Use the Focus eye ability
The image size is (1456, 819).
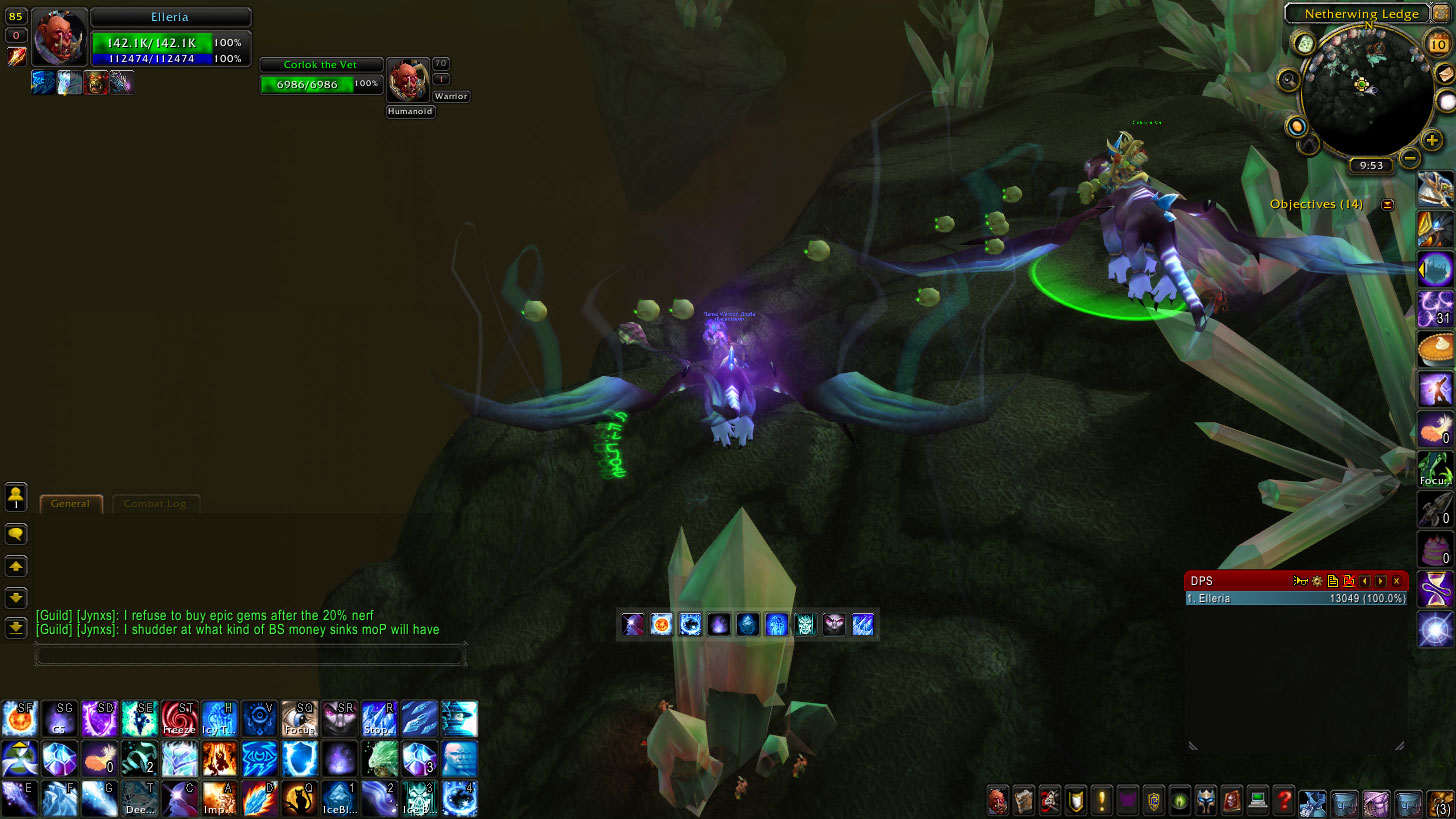(299, 719)
